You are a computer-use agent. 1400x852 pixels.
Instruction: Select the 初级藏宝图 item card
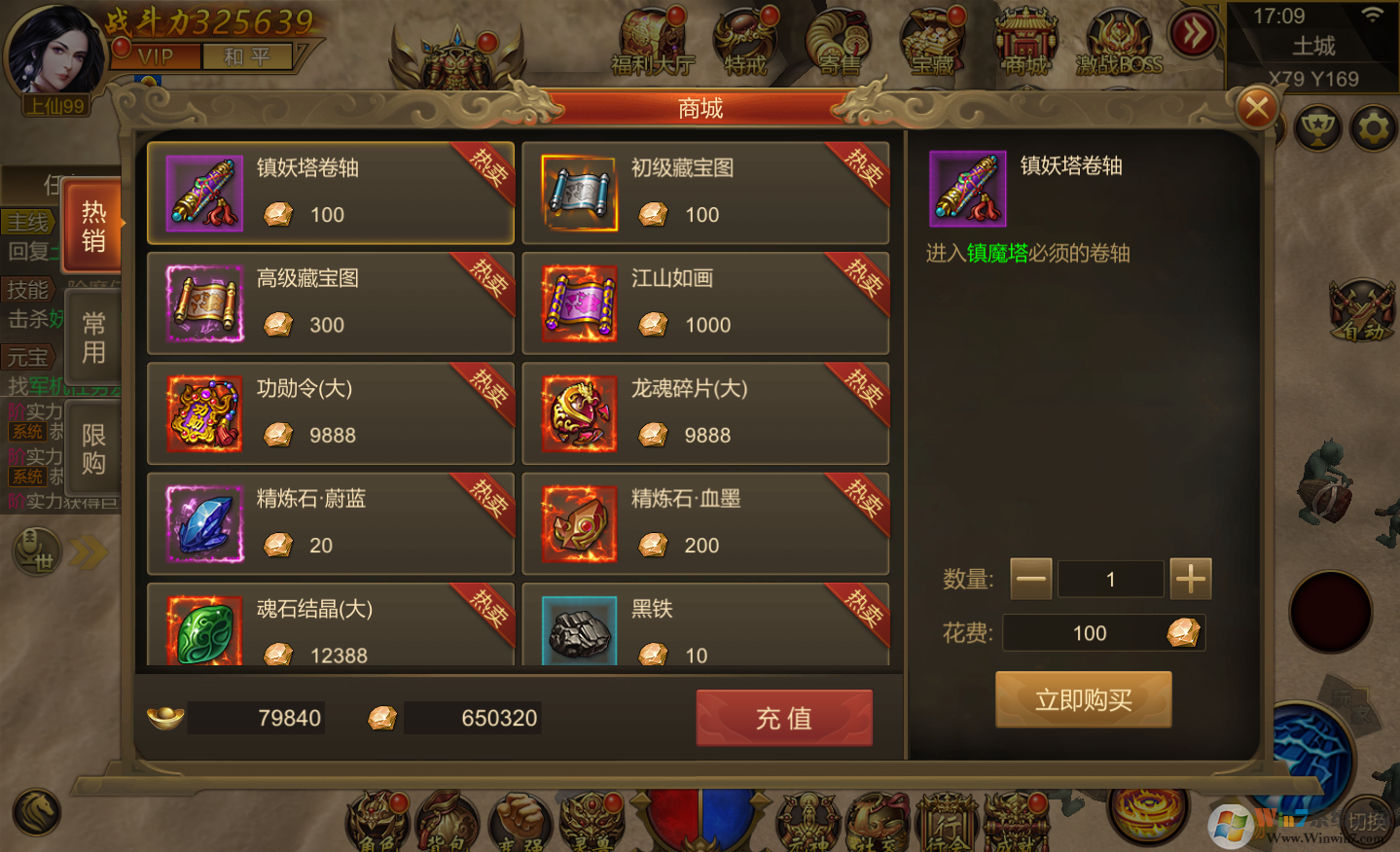pyautogui.click(x=705, y=193)
